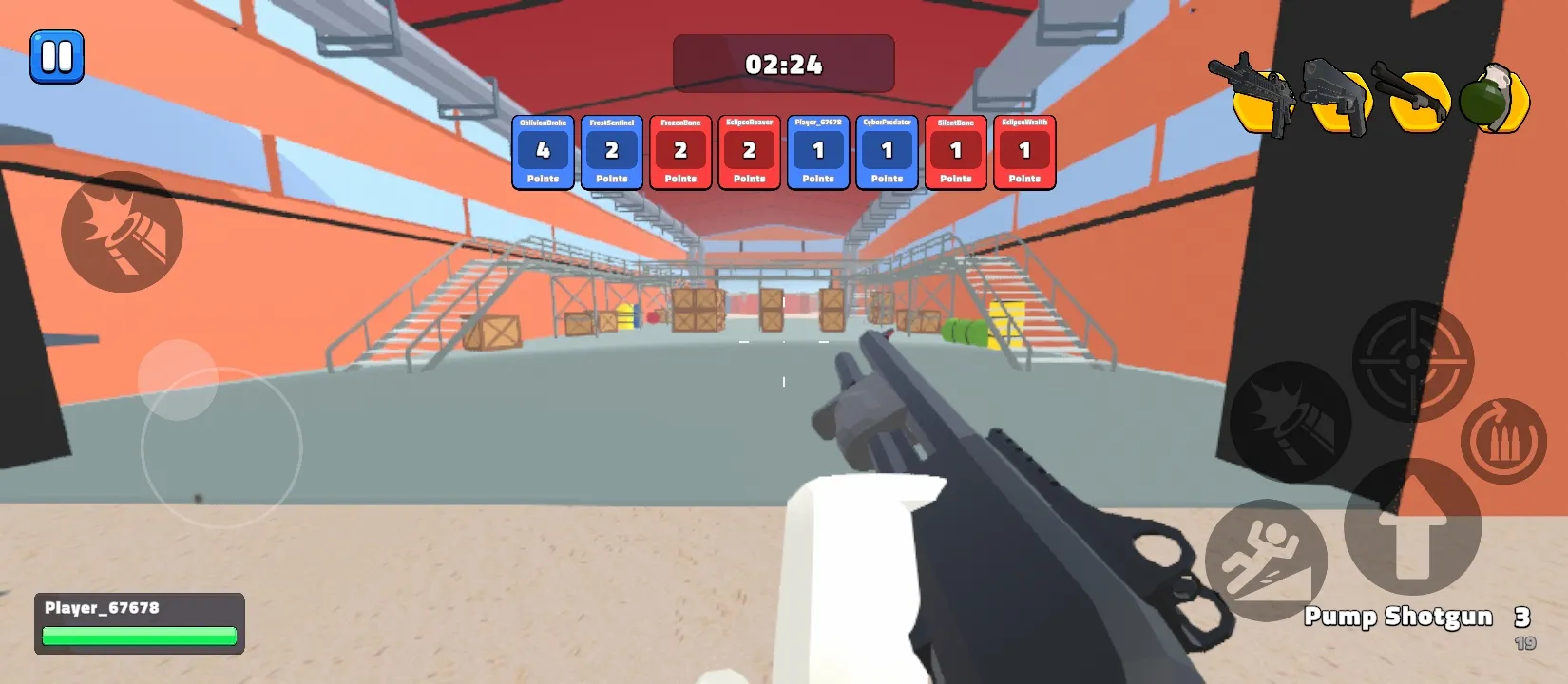Tap FrostSentinel's points card

tap(611, 152)
